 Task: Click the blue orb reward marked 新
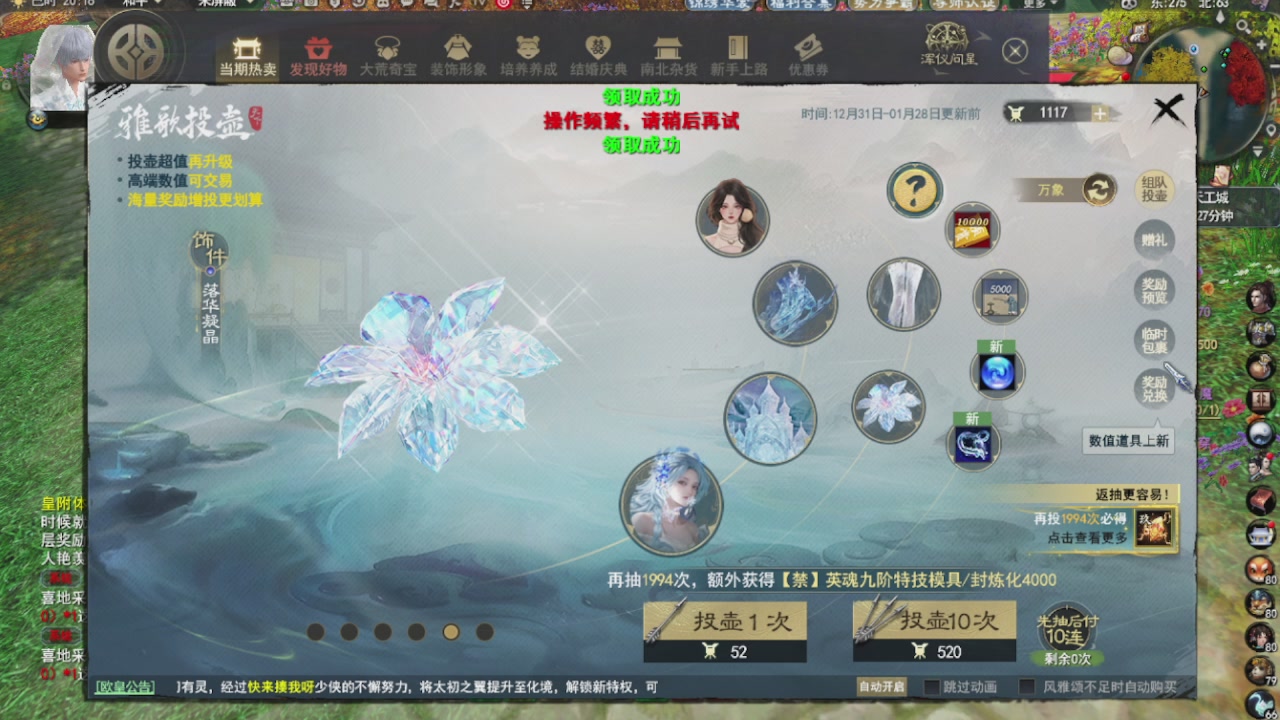996,372
